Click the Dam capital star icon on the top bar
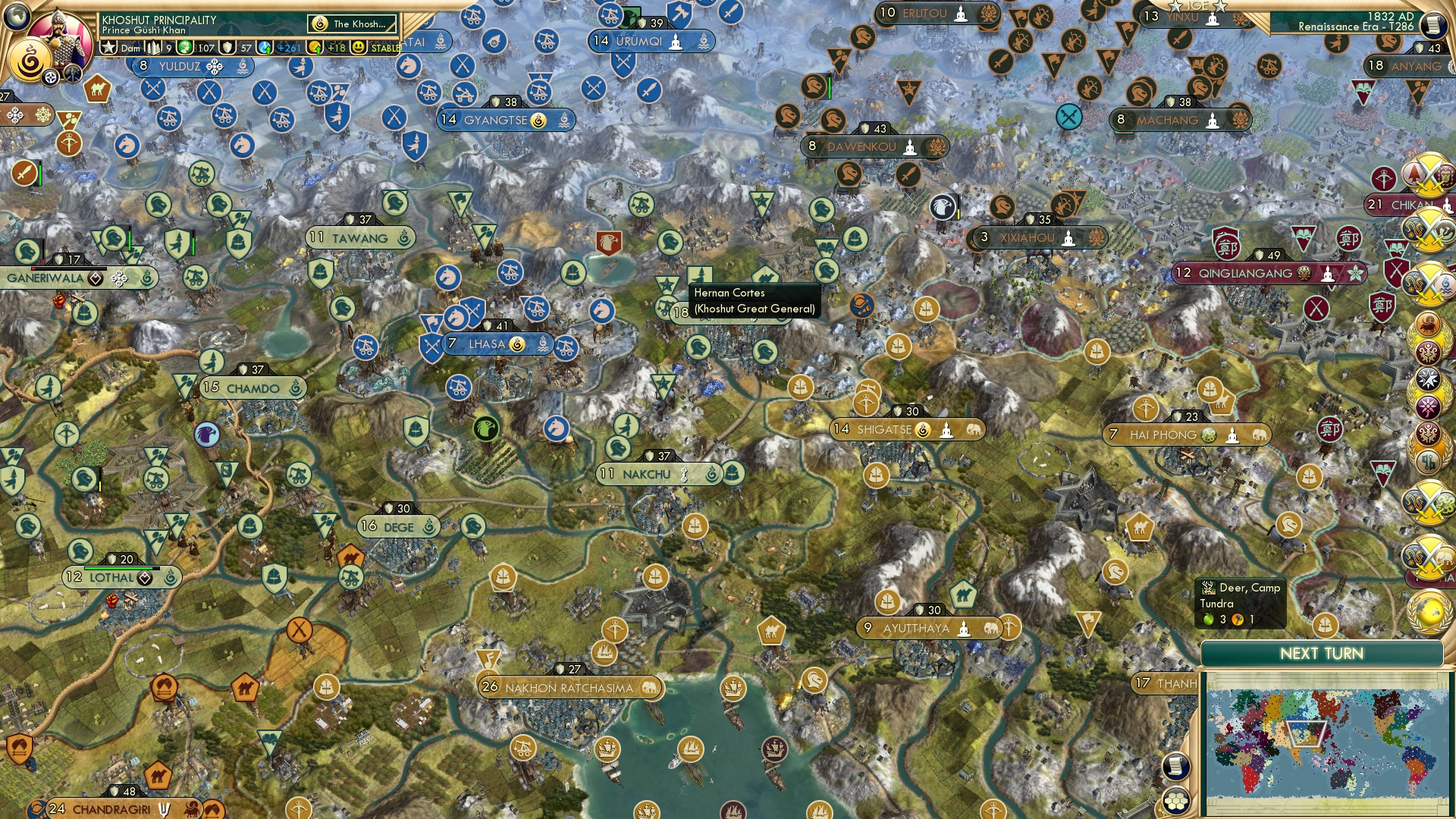The height and width of the screenshot is (819, 1456). (110, 47)
